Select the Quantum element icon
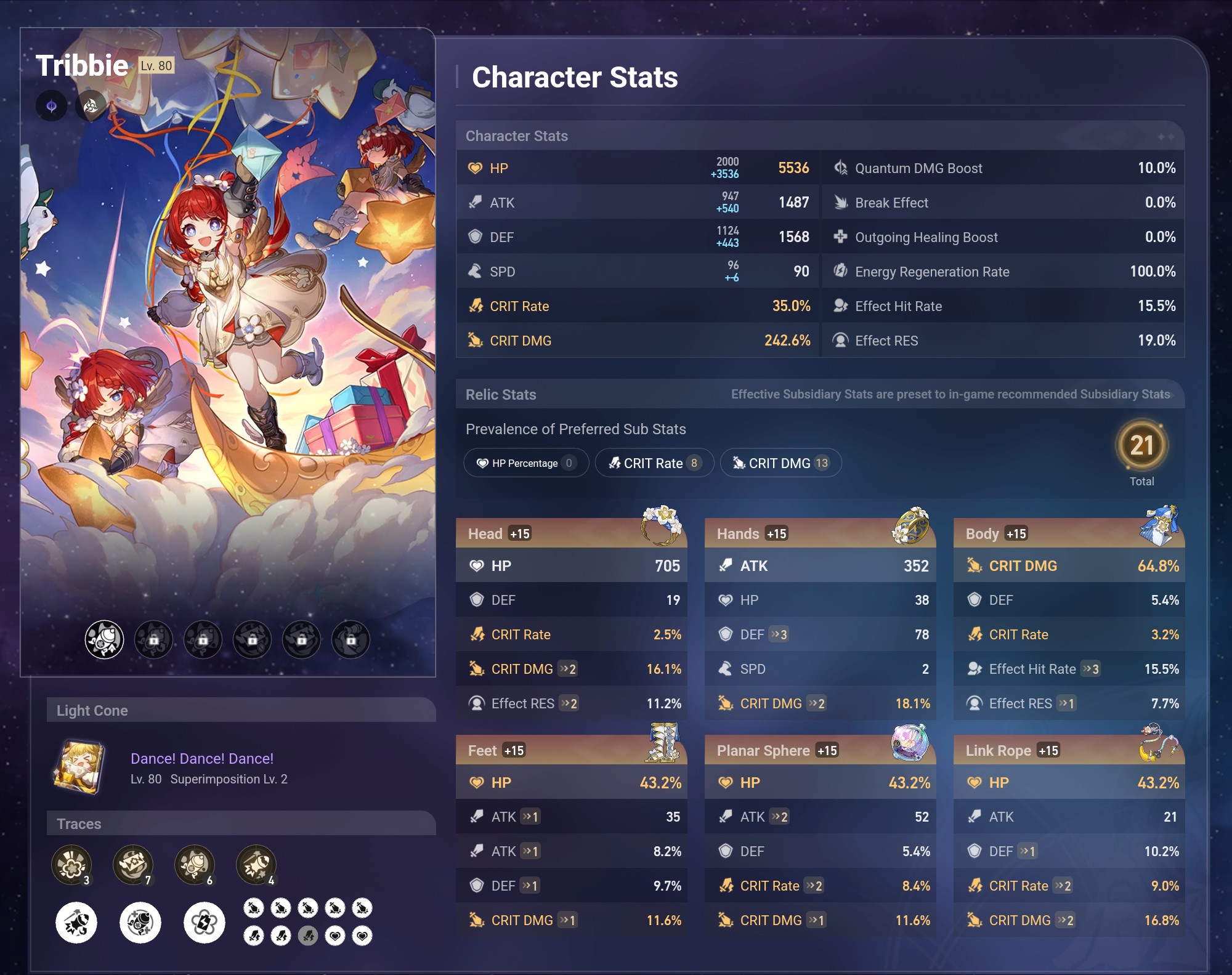Image resolution: width=1232 pixels, height=975 pixels. click(x=52, y=105)
